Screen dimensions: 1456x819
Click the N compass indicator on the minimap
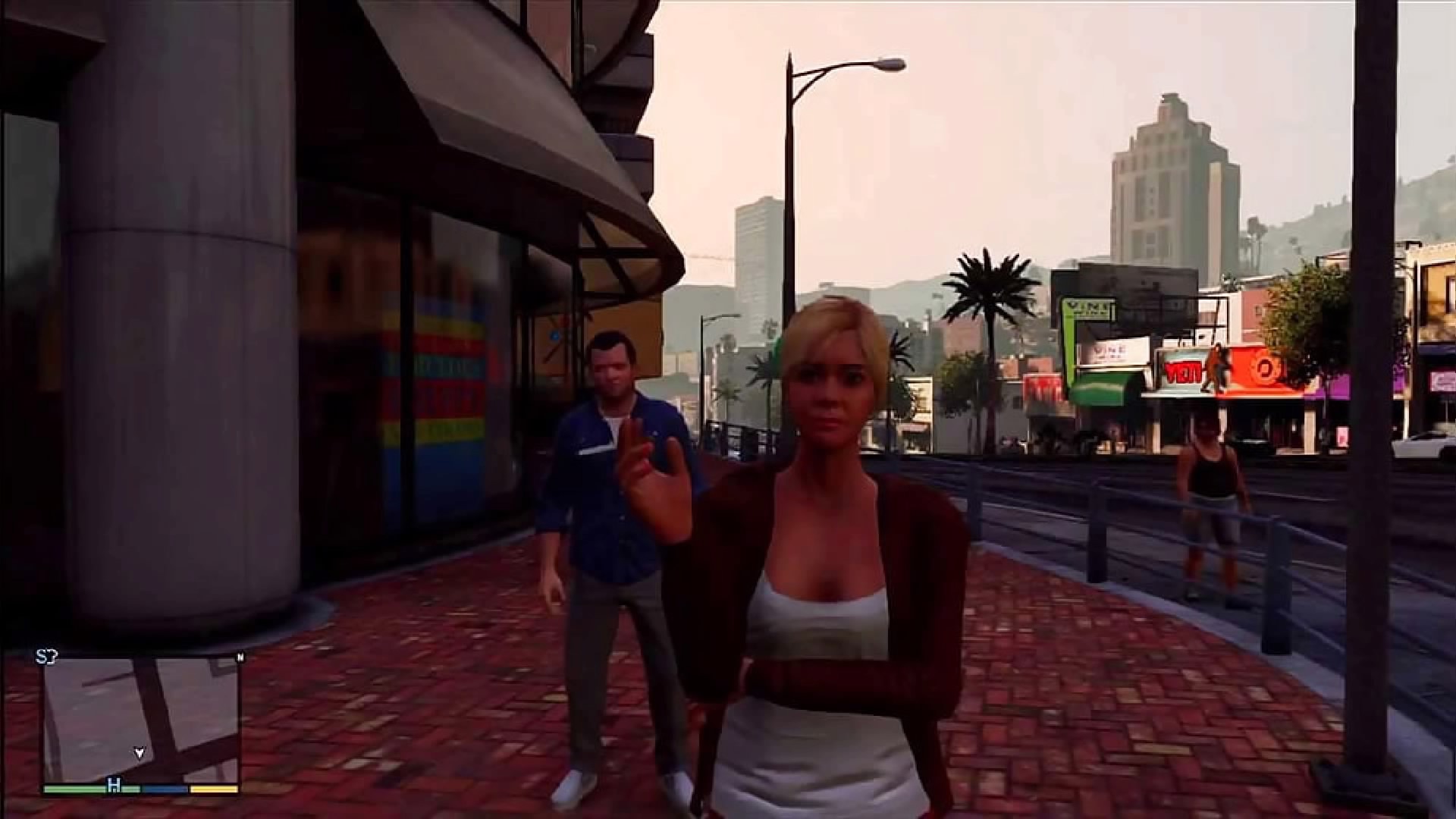240,655
